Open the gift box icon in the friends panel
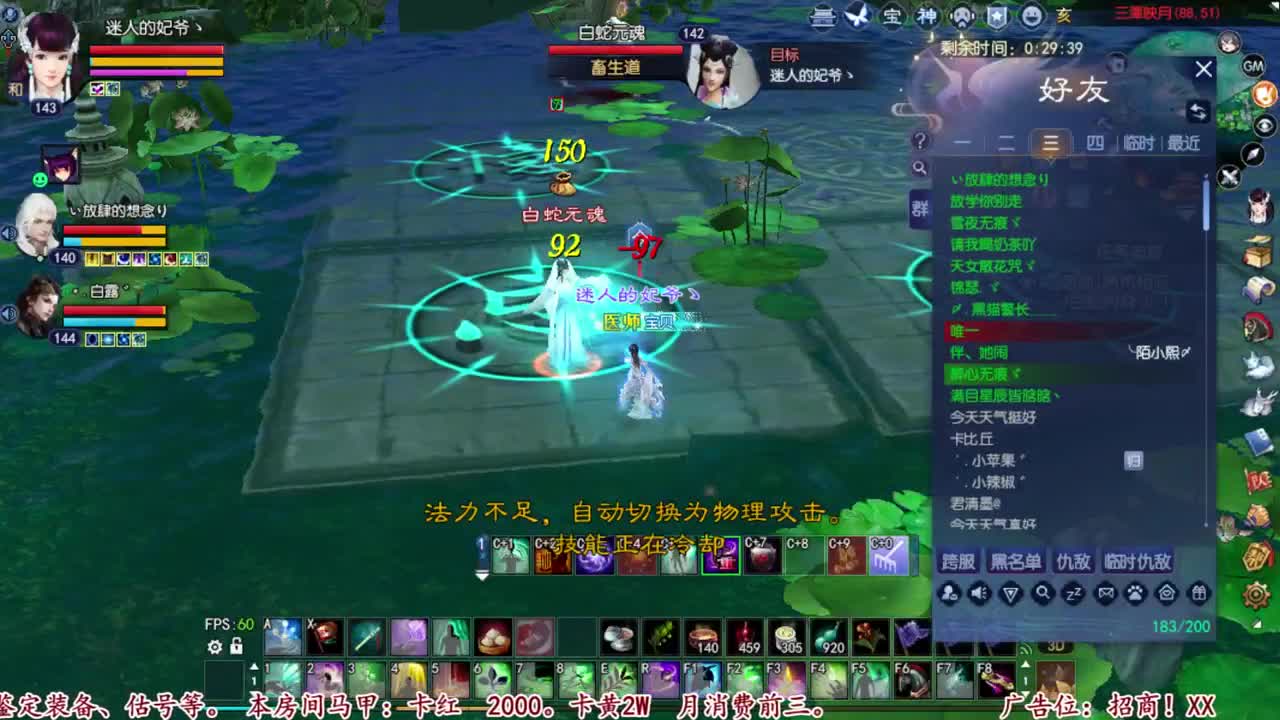This screenshot has width=1280, height=720. tap(1197, 594)
